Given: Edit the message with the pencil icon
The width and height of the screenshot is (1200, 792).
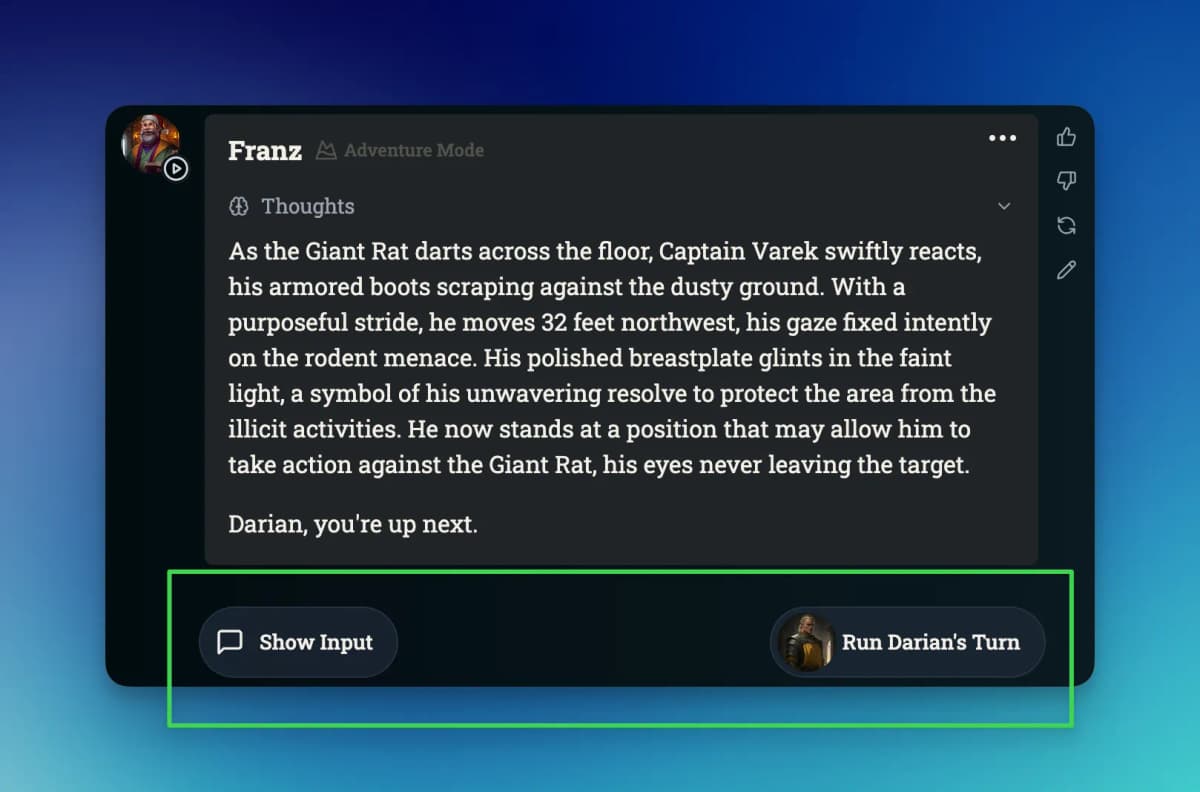Looking at the screenshot, I should 1066,270.
